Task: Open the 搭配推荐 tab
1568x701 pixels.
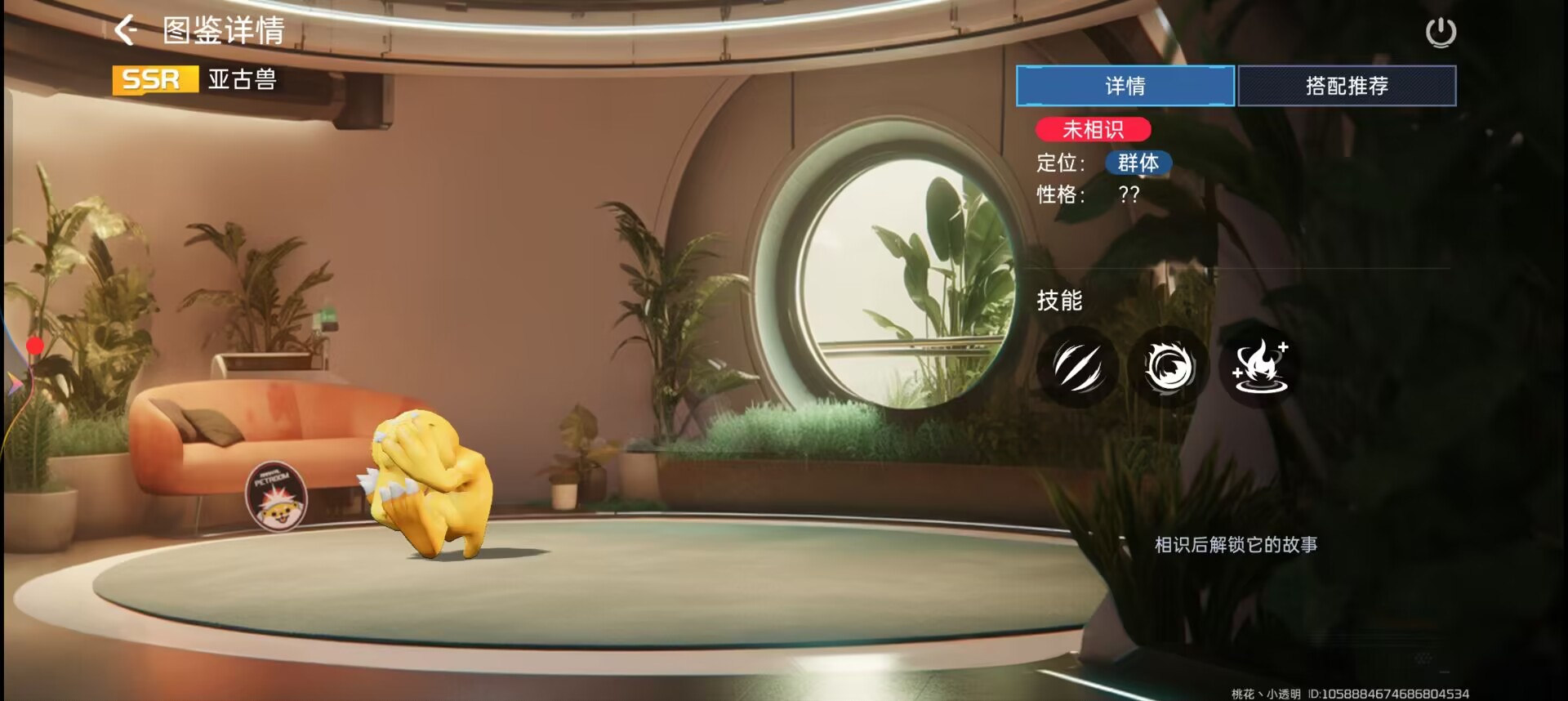Action: click(1347, 86)
